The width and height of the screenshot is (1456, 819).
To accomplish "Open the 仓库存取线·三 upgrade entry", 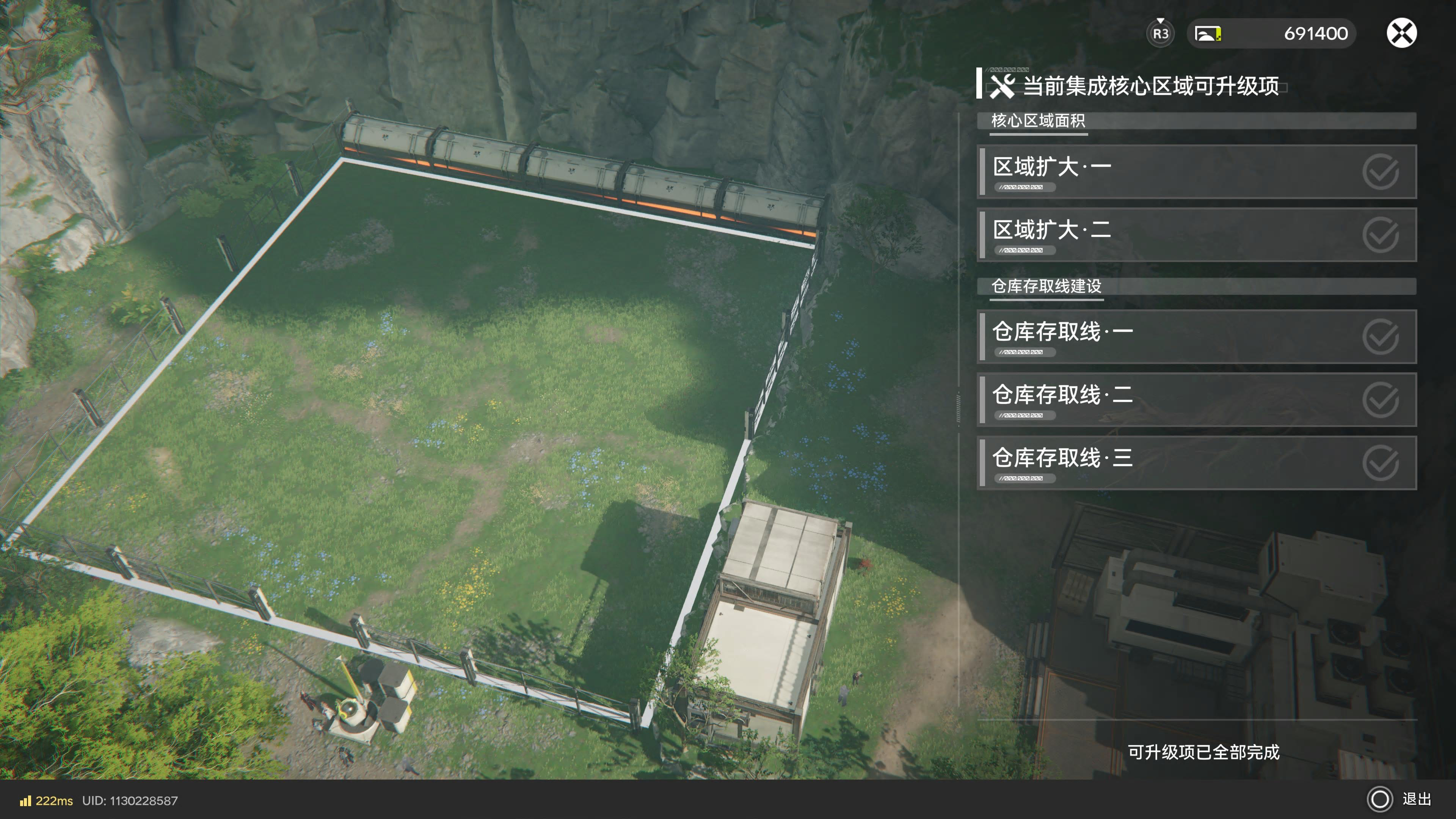I will 1196,463.
